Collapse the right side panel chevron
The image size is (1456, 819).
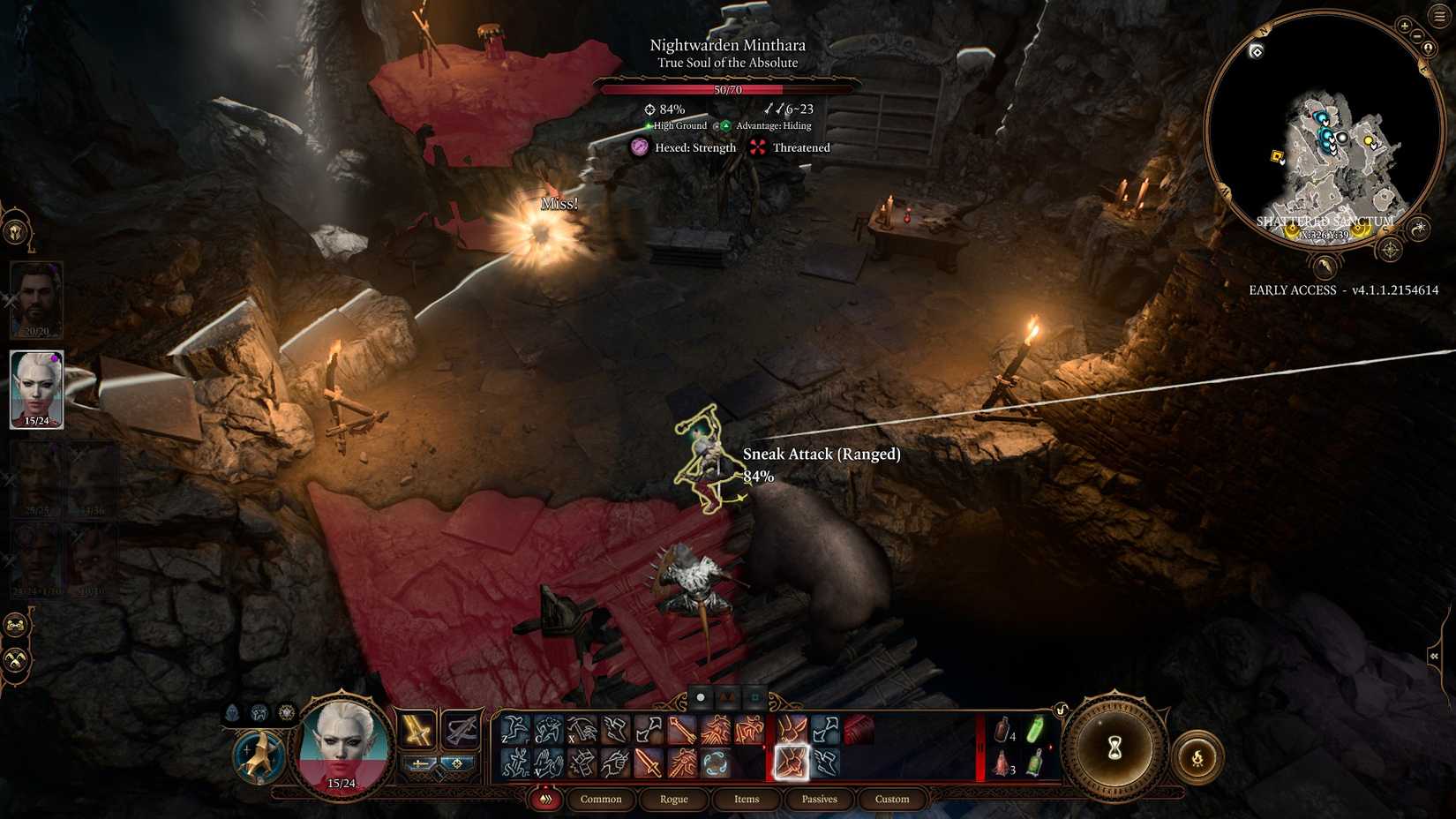1434,657
